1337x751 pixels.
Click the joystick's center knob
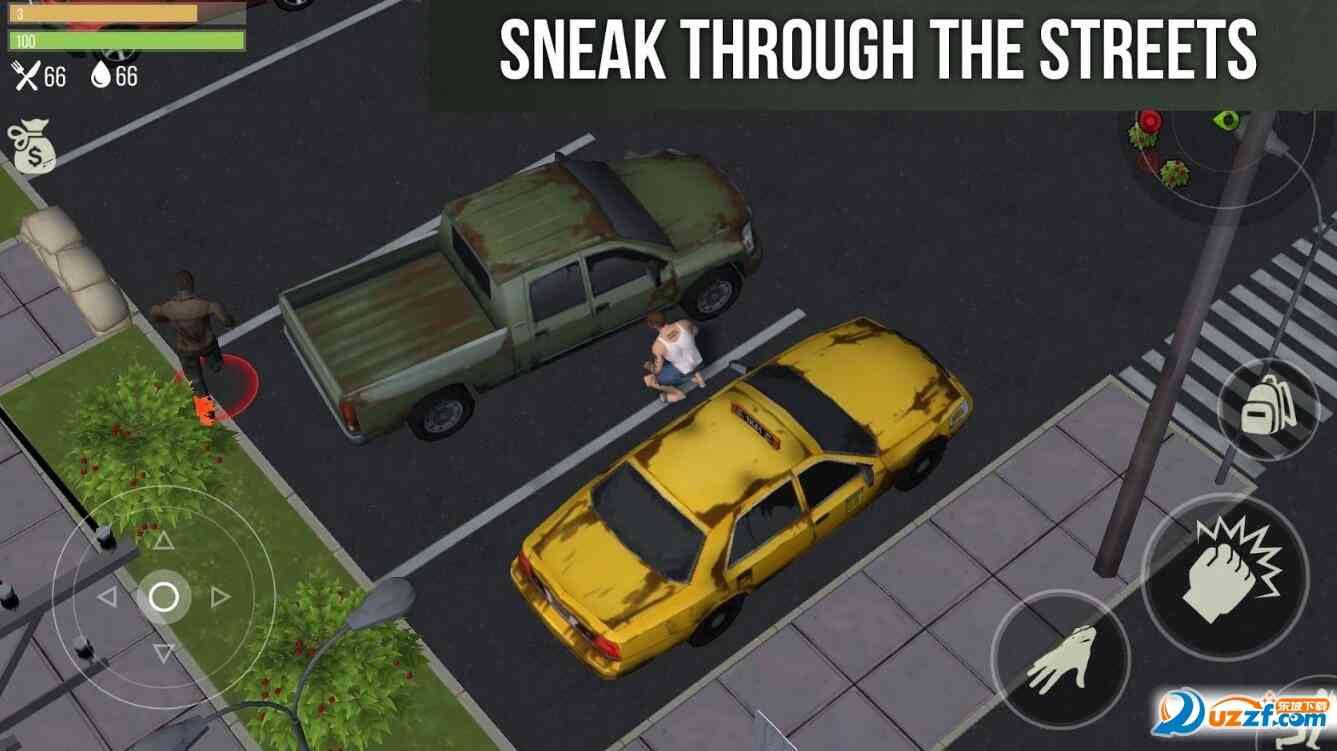(x=163, y=597)
